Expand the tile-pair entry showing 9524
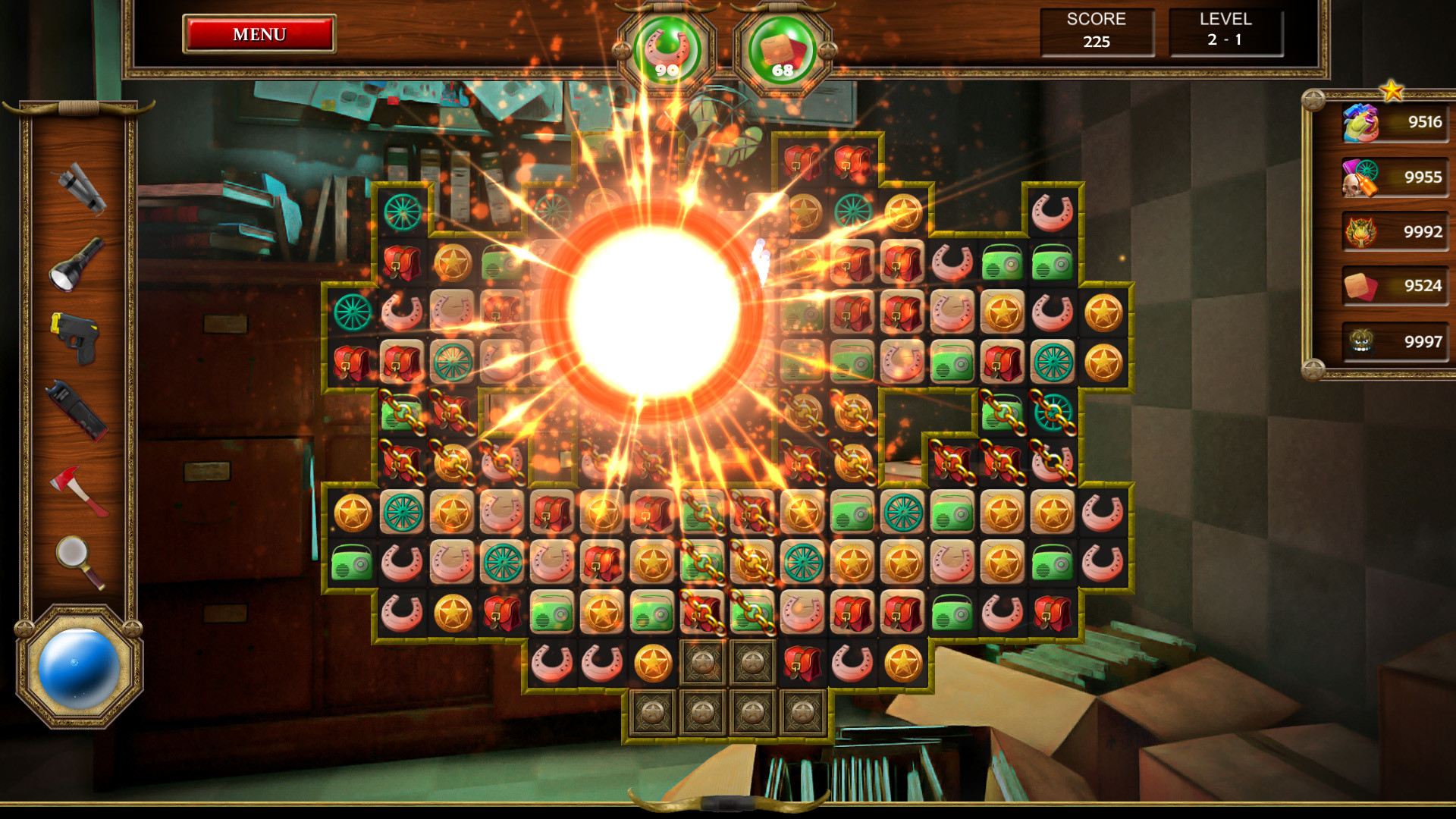This screenshot has width=1456, height=819. tap(1394, 287)
